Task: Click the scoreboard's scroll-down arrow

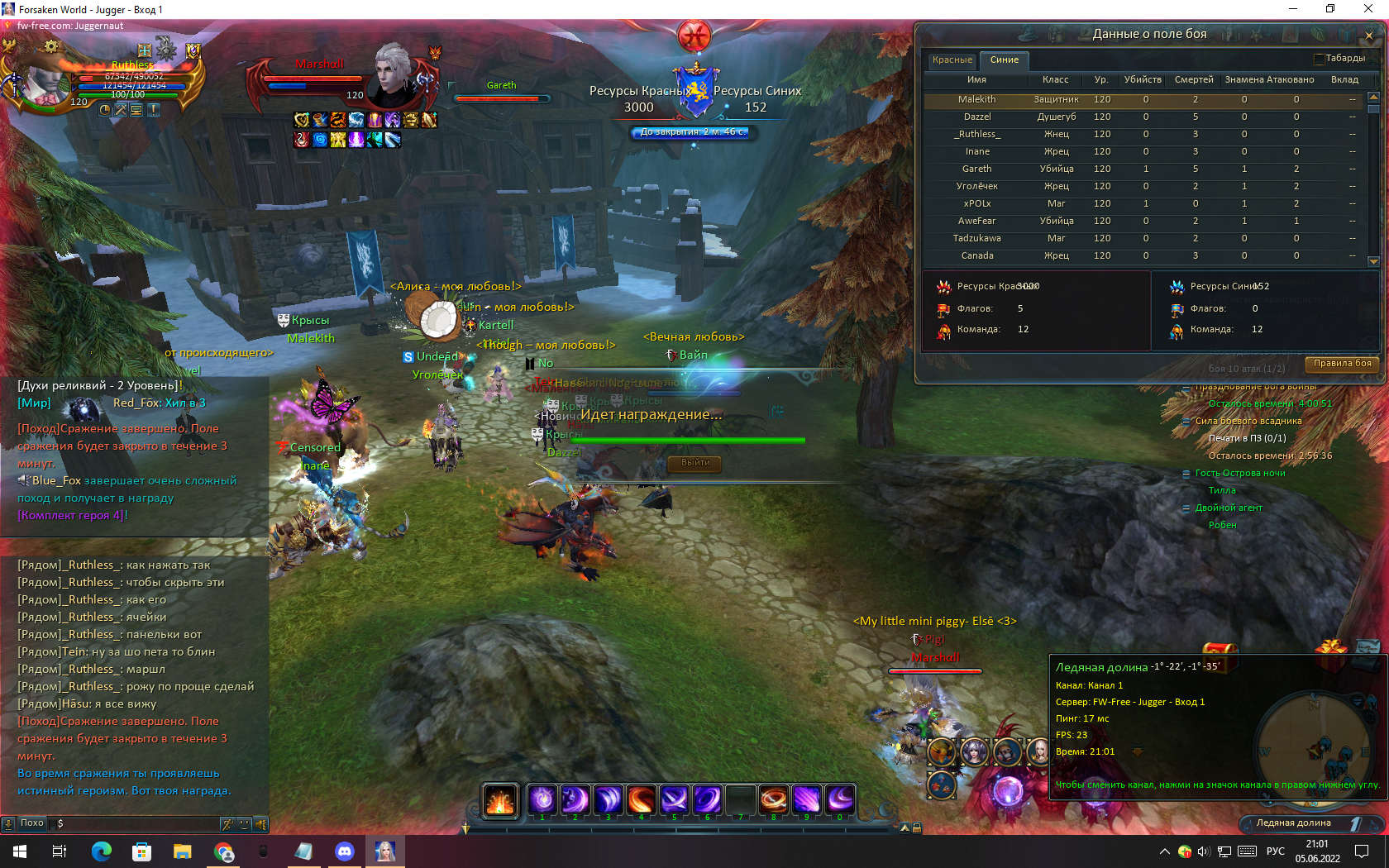Action: pyautogui.click(x=1373, y=261)
